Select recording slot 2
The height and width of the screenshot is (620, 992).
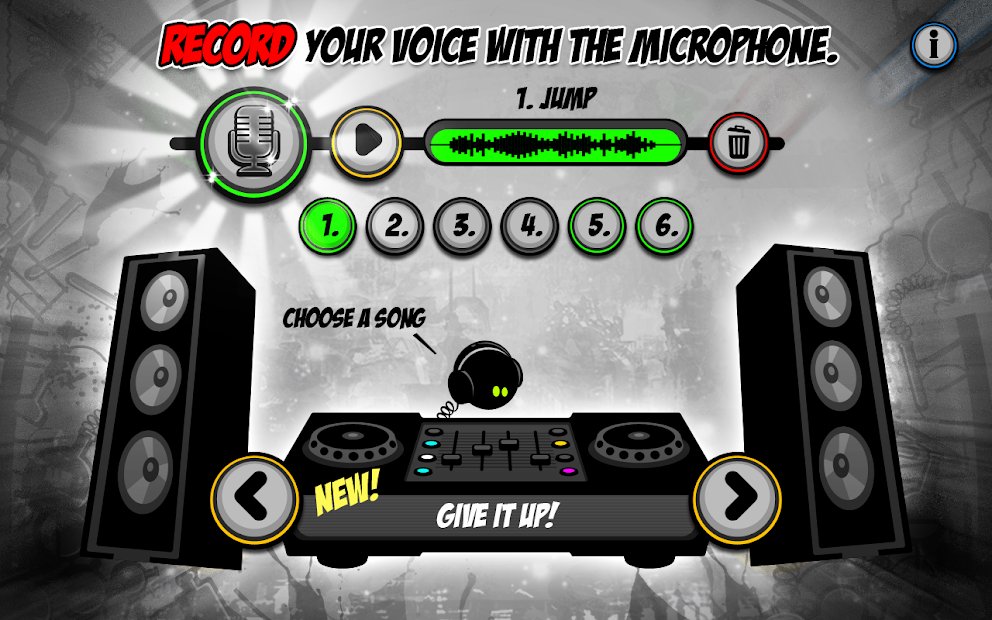click(397, 226)
